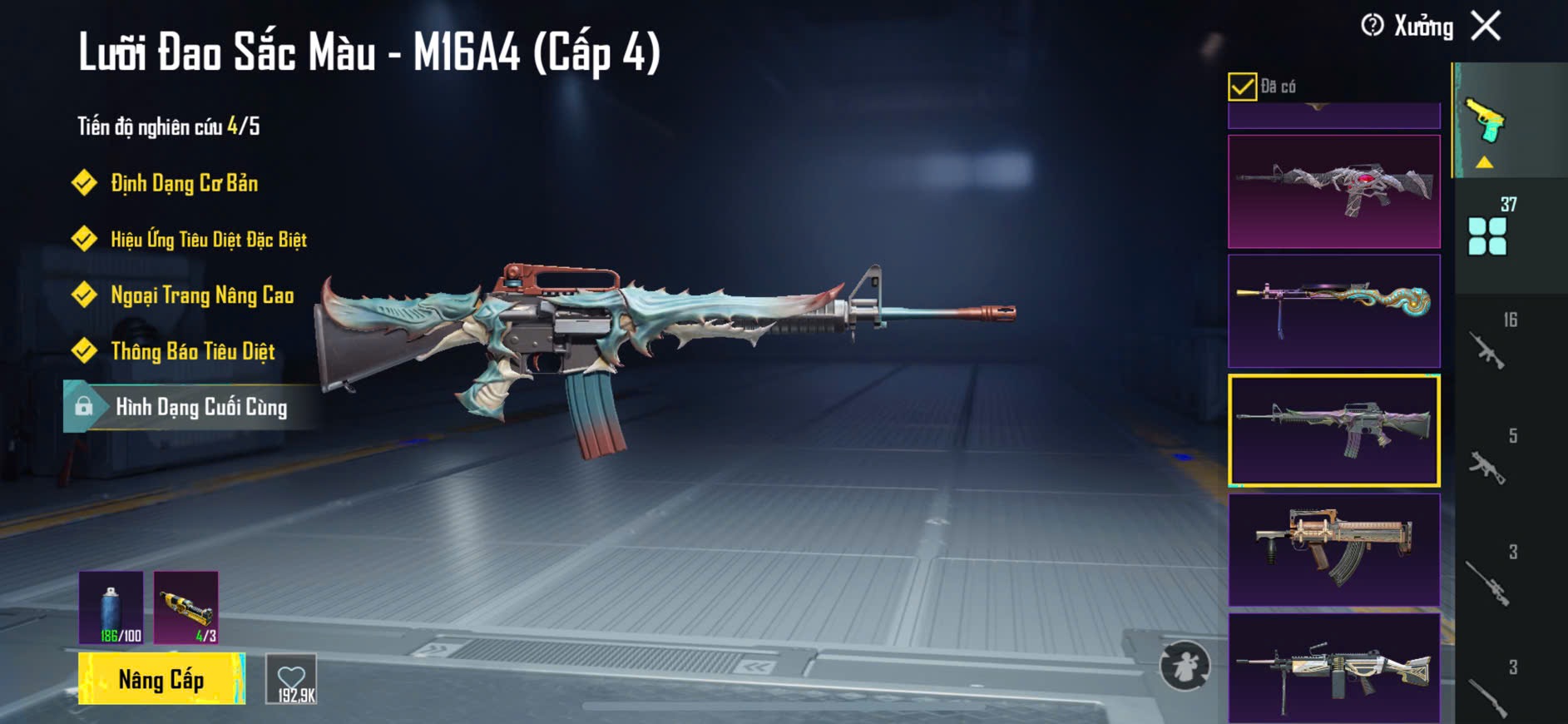Screen dimensions: 1568x724
Task: Select the blue spray paint material slot
Action: coord(111,607)
